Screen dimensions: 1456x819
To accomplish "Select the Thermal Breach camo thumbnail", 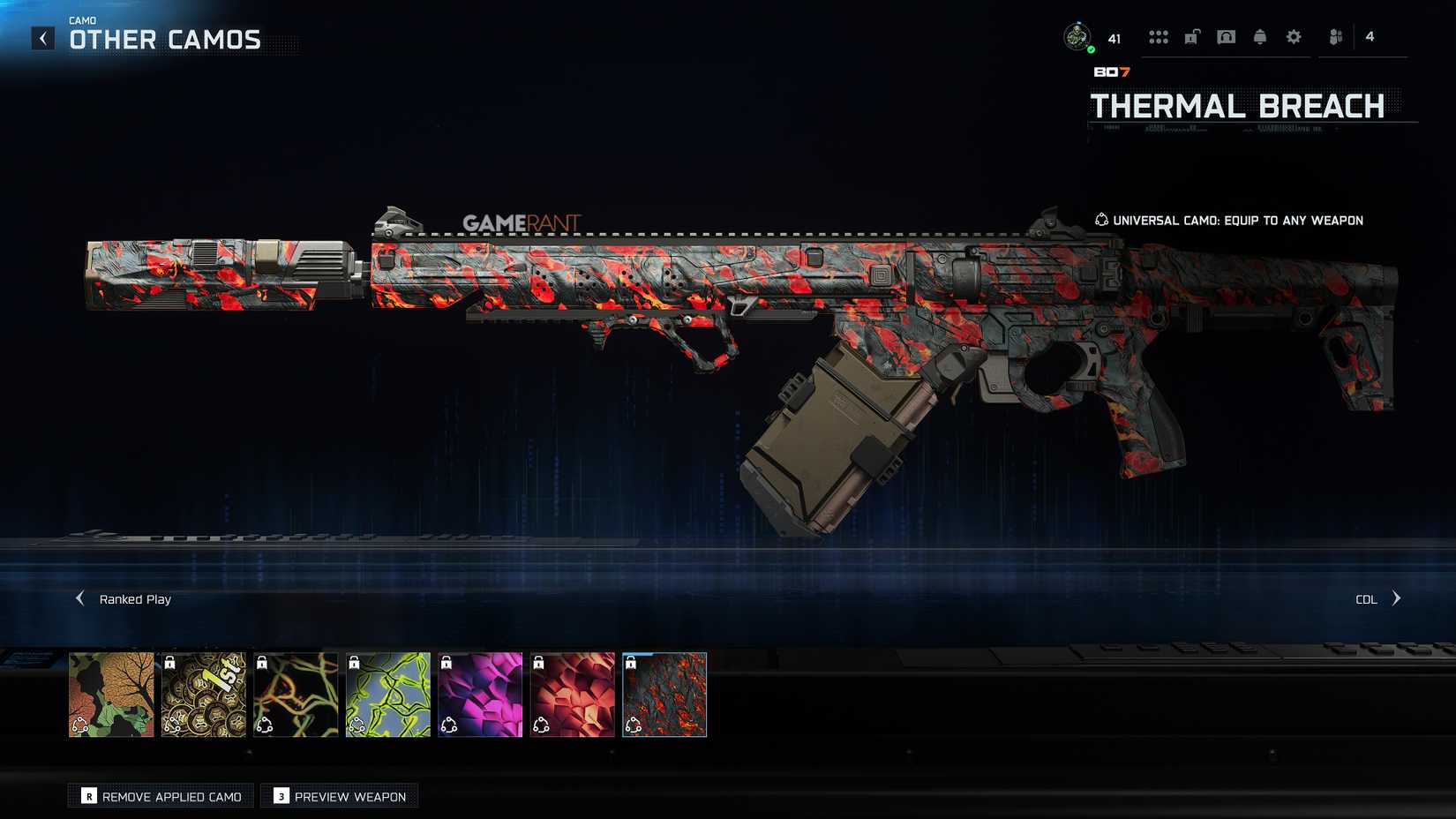I will point(664,695).
